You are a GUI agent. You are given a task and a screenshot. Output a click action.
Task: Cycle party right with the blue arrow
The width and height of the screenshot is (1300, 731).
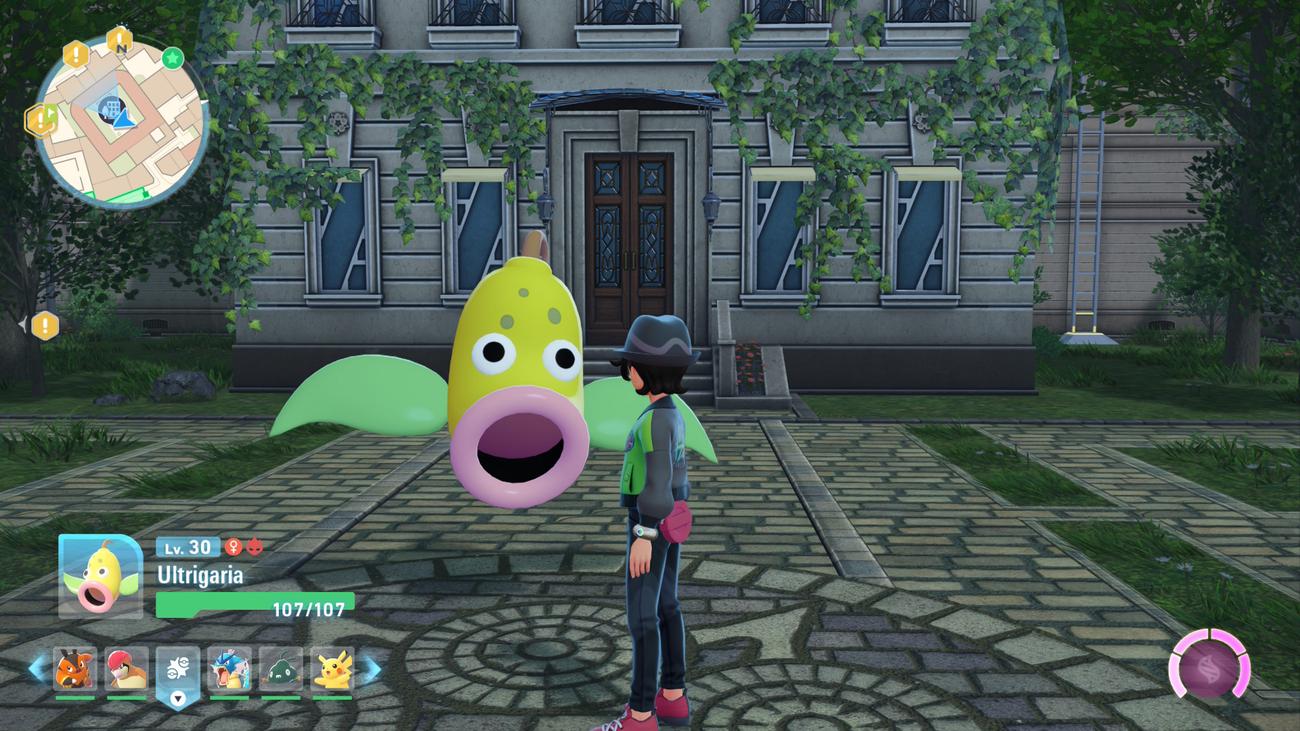click(x=370, y=668)
